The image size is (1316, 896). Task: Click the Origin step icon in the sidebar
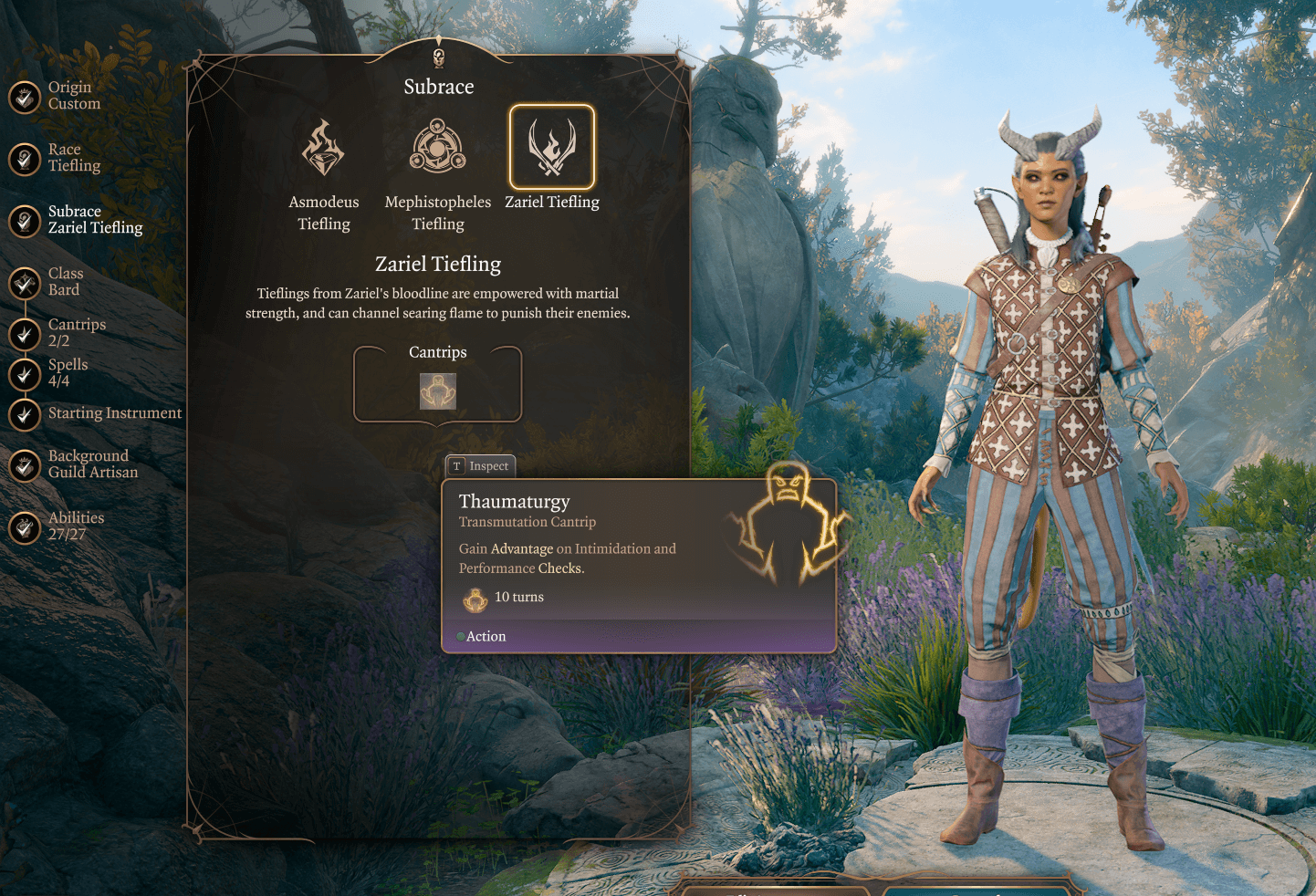pyautogui.click(x=24, y=95)
